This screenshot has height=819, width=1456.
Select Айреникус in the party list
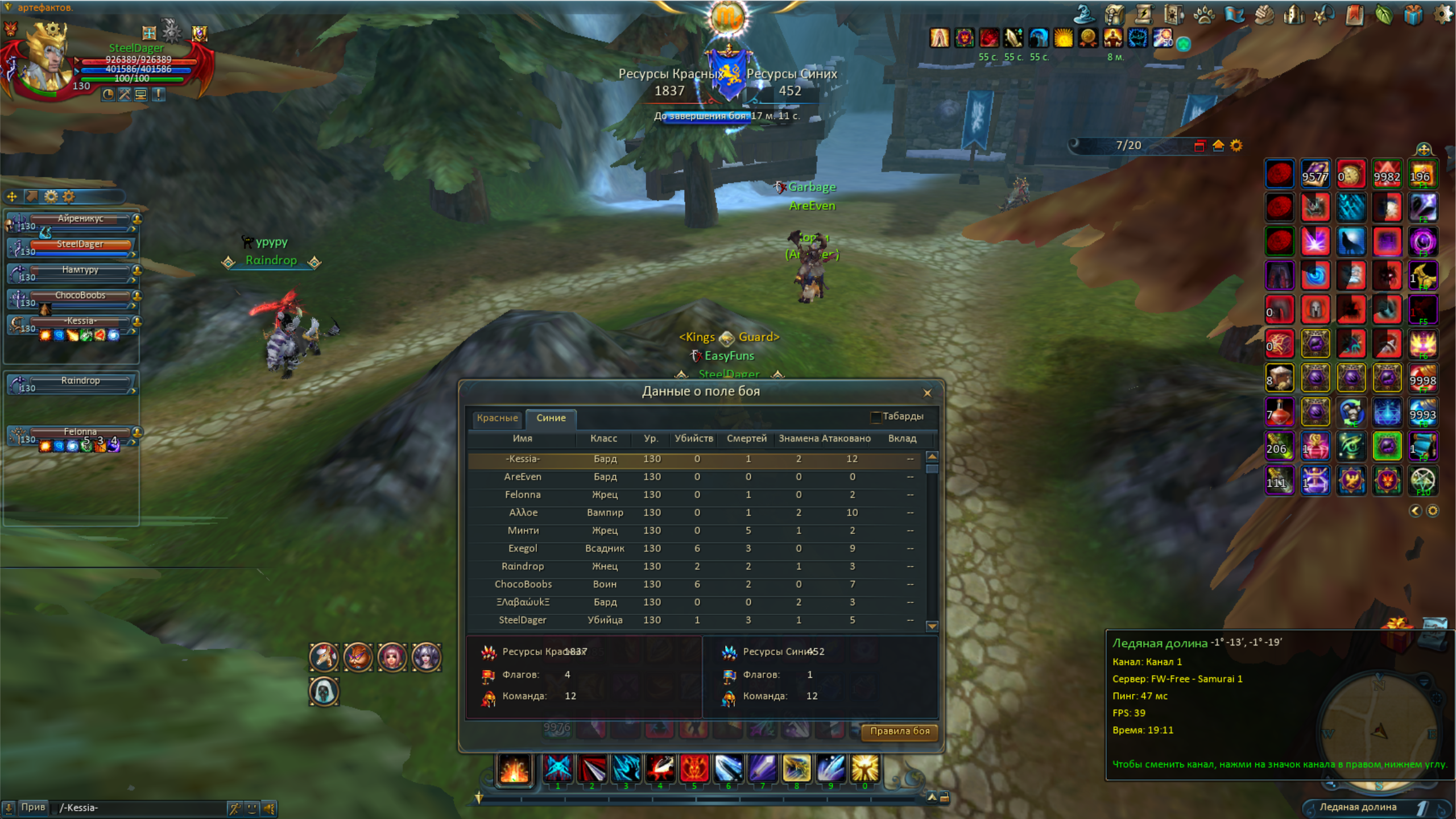(x=80, y=220)
